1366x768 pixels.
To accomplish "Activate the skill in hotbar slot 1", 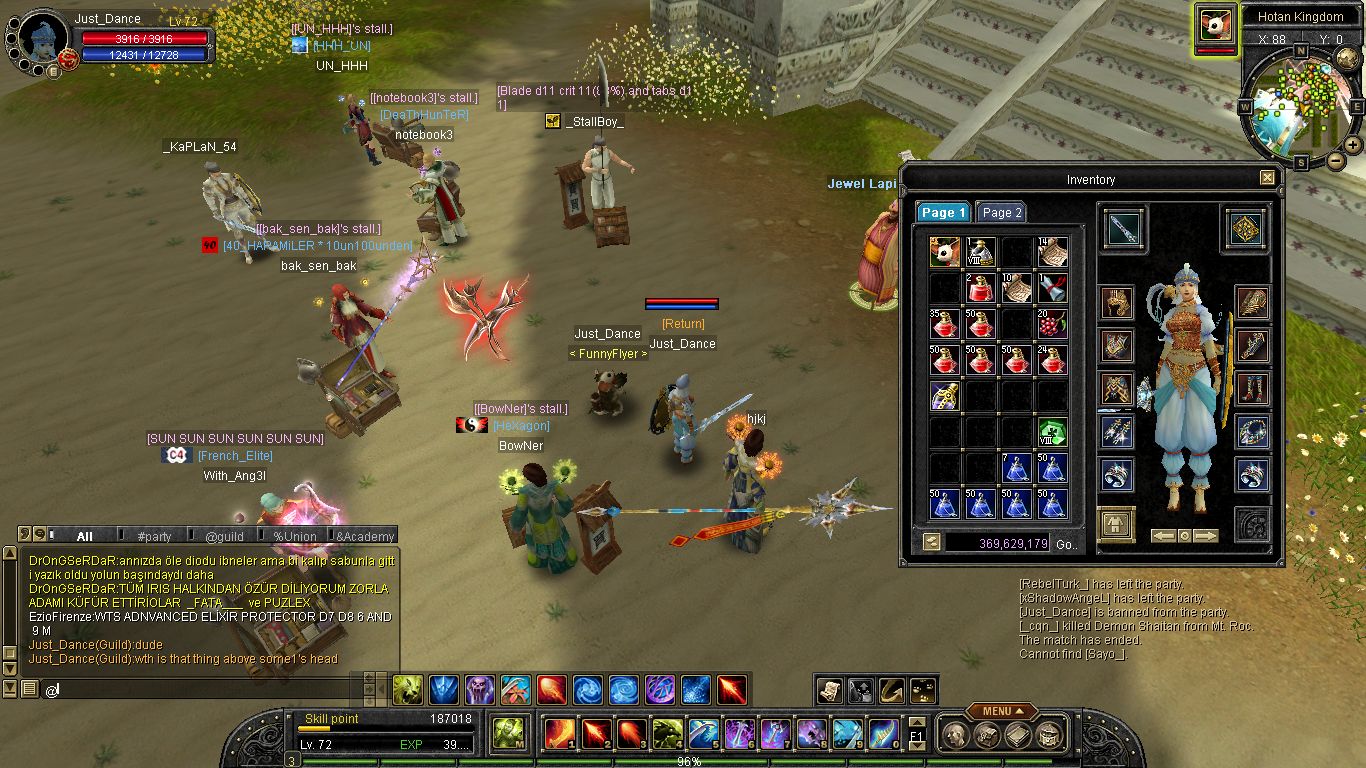I will coord(560,734).
